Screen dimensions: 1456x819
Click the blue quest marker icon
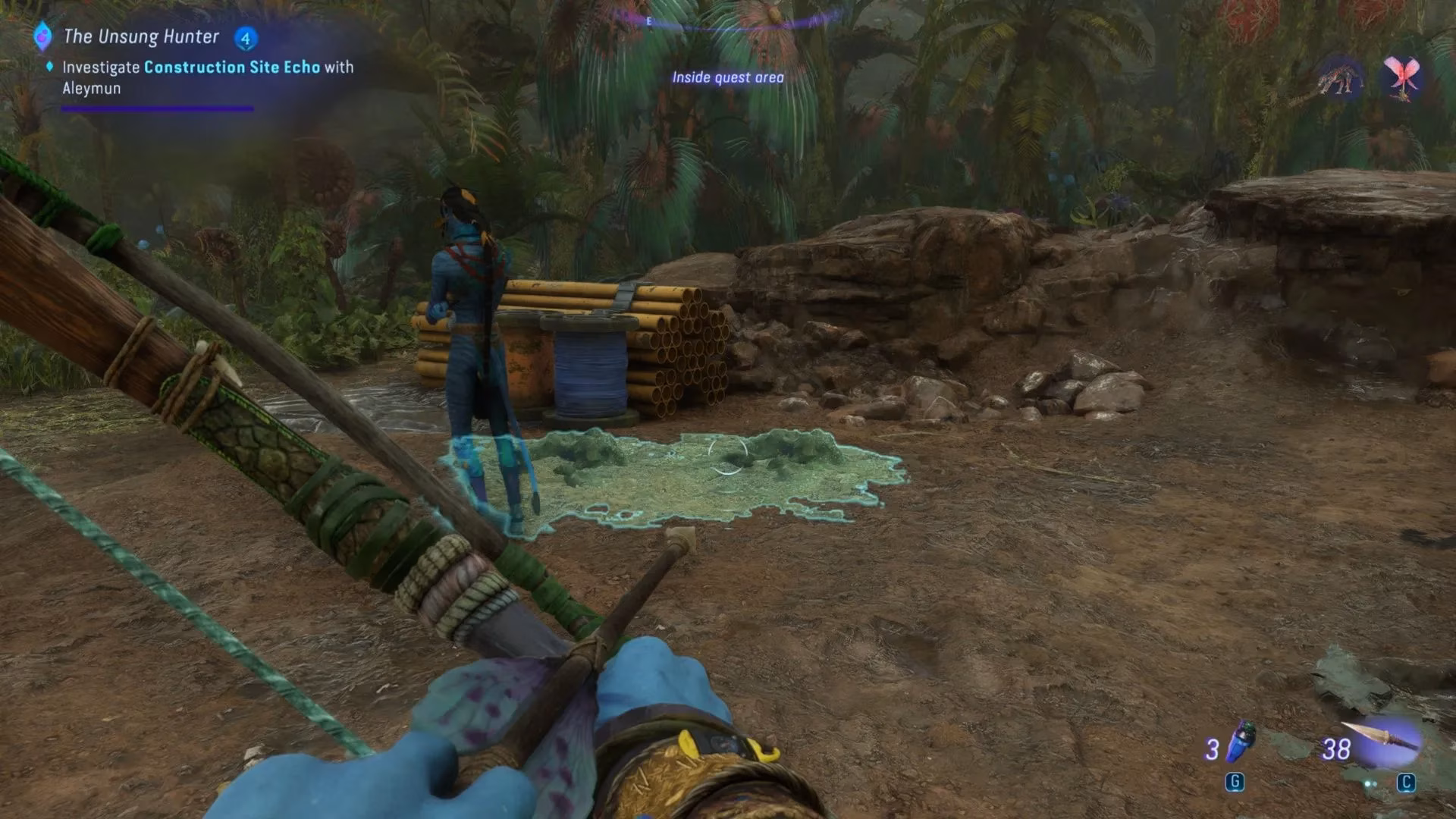pos(43,36)
